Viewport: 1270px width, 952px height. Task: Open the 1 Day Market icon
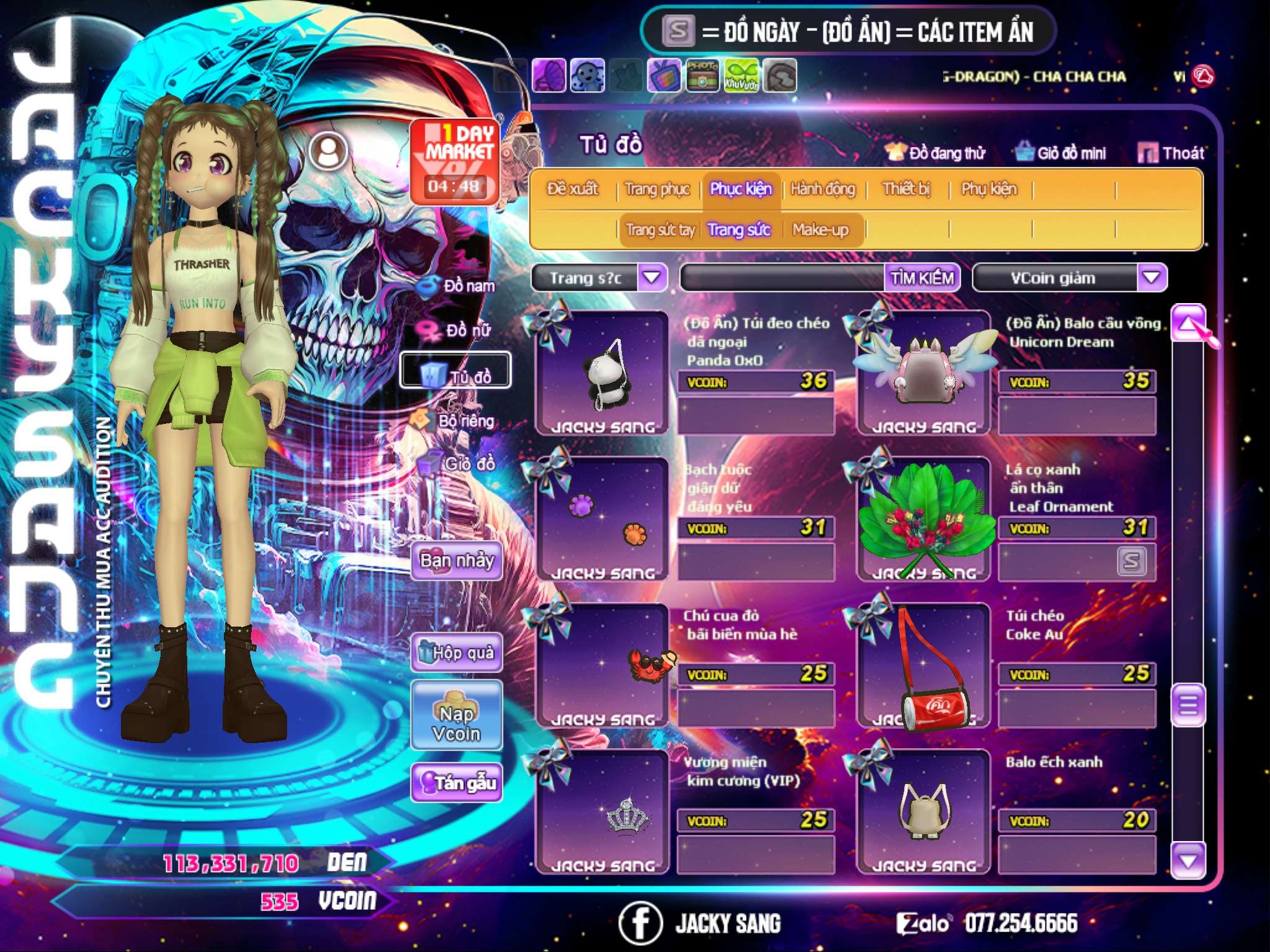pos(455,161)
